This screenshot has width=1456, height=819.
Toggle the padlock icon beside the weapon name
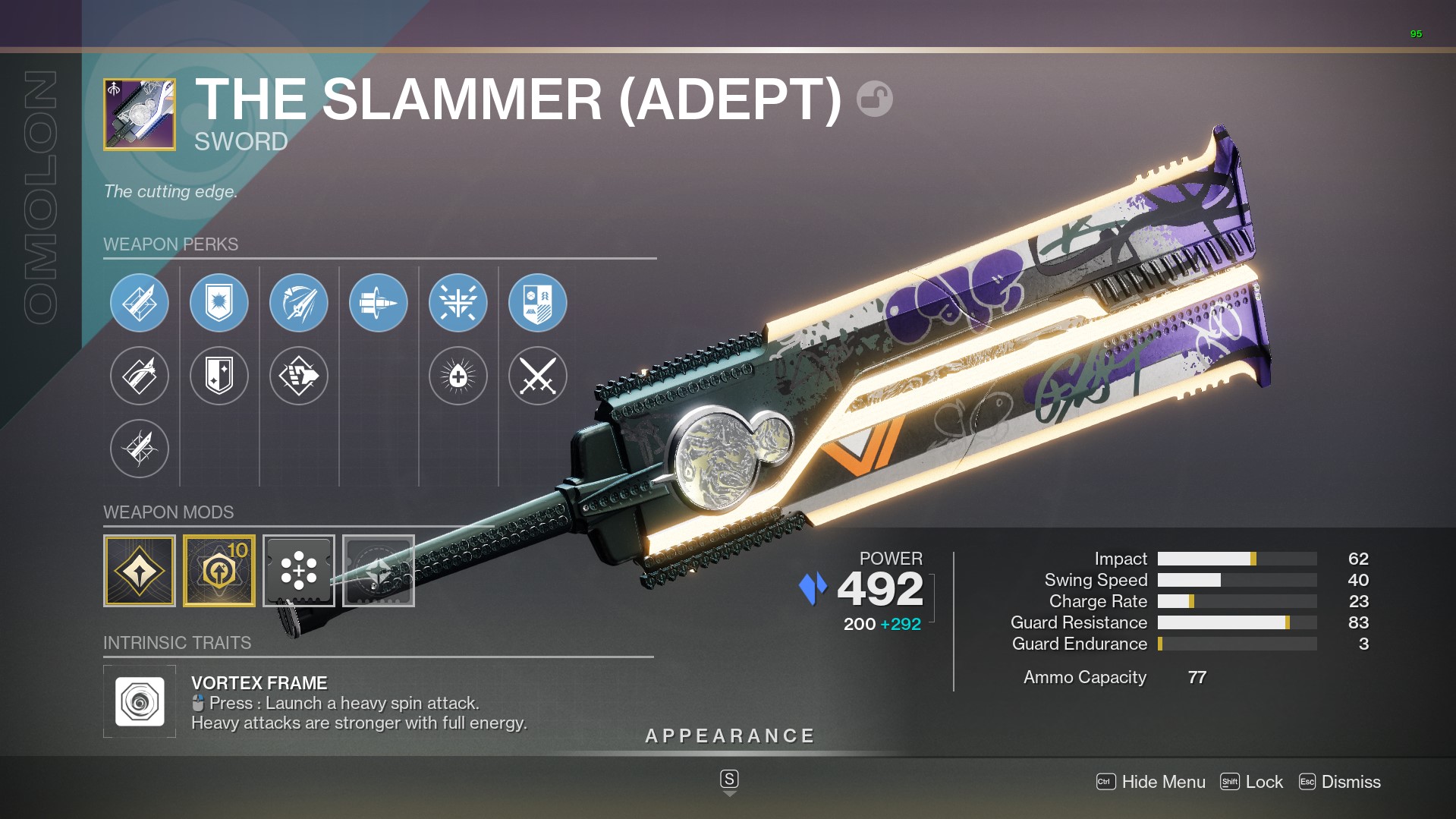(874, 99)
